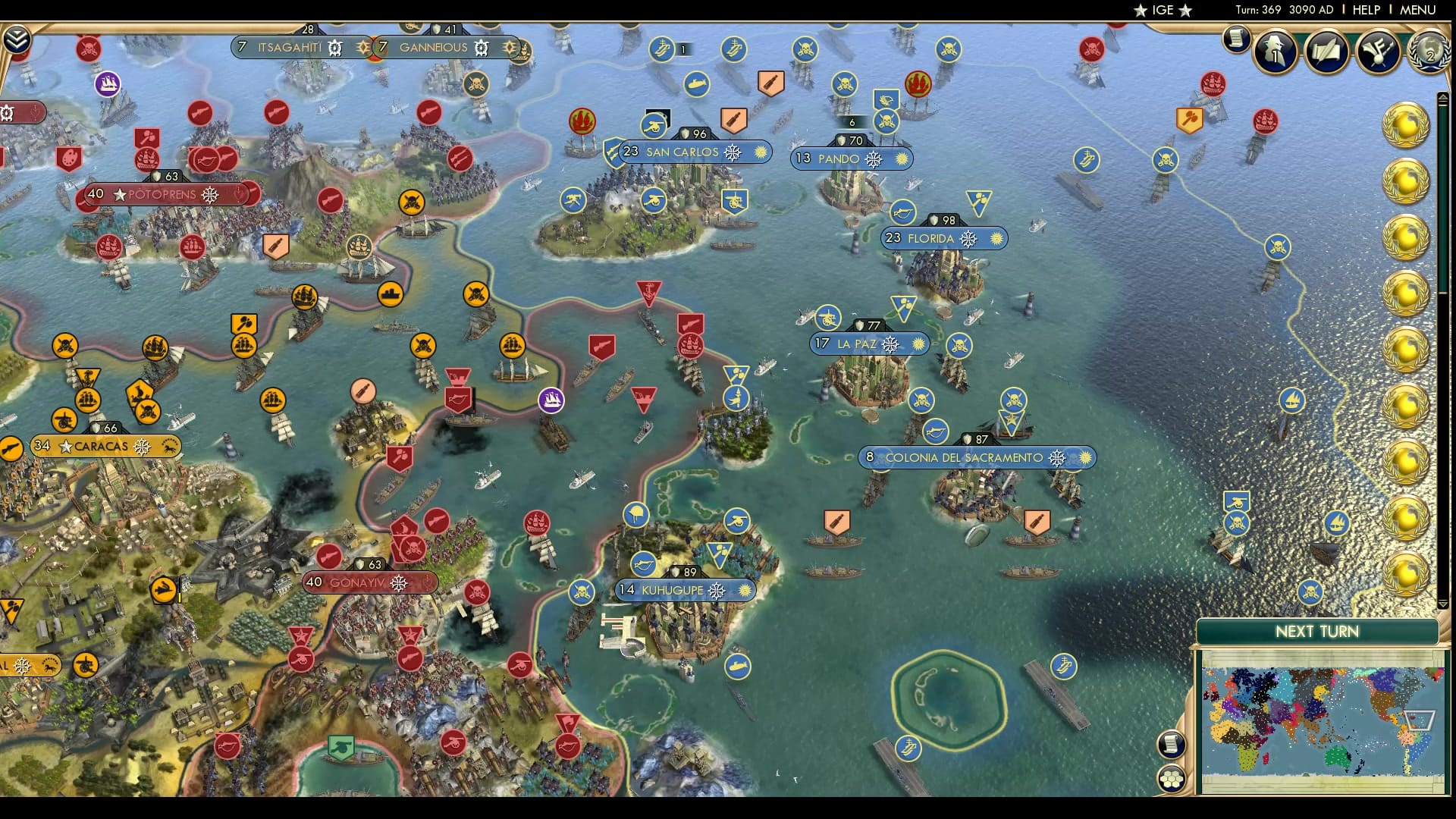This screenshot has height=819, width=1456.
Task: Open the notification log scroll beside the minimap
Action: (x=1172, y=745)
